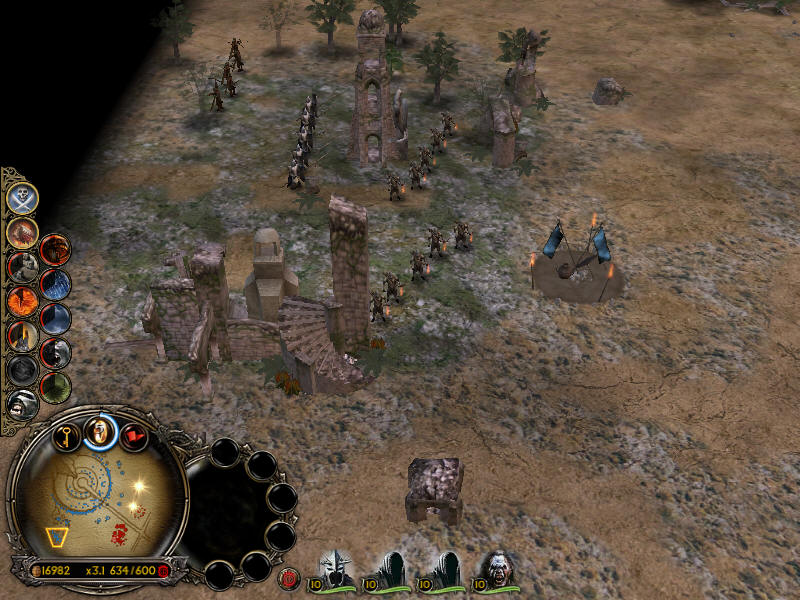This screenshot has width=800, height=600.
Task: Select the blue rain storm power icon
Action: [x=55, y=284]
